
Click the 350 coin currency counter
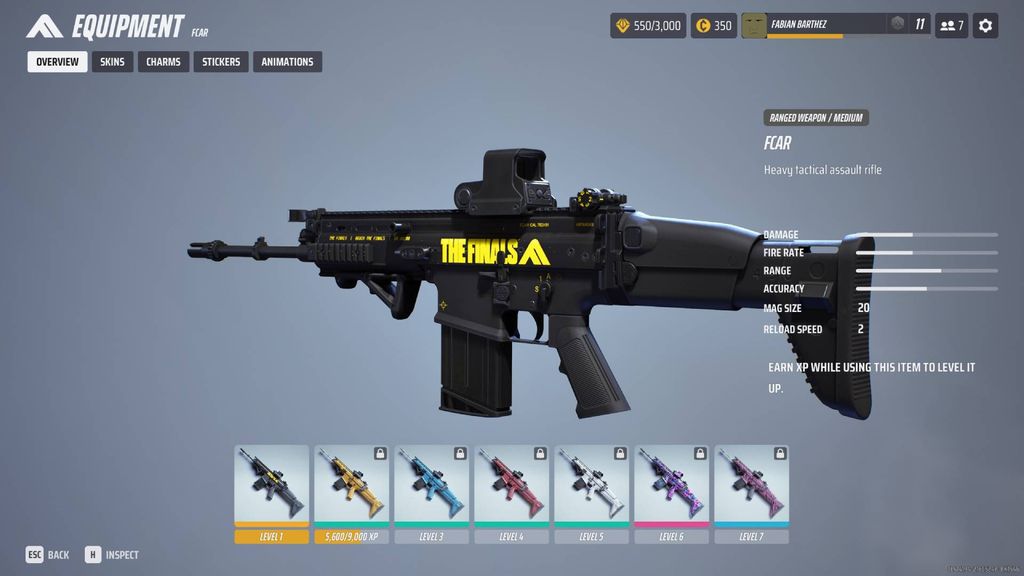click(x=714, y=25)
